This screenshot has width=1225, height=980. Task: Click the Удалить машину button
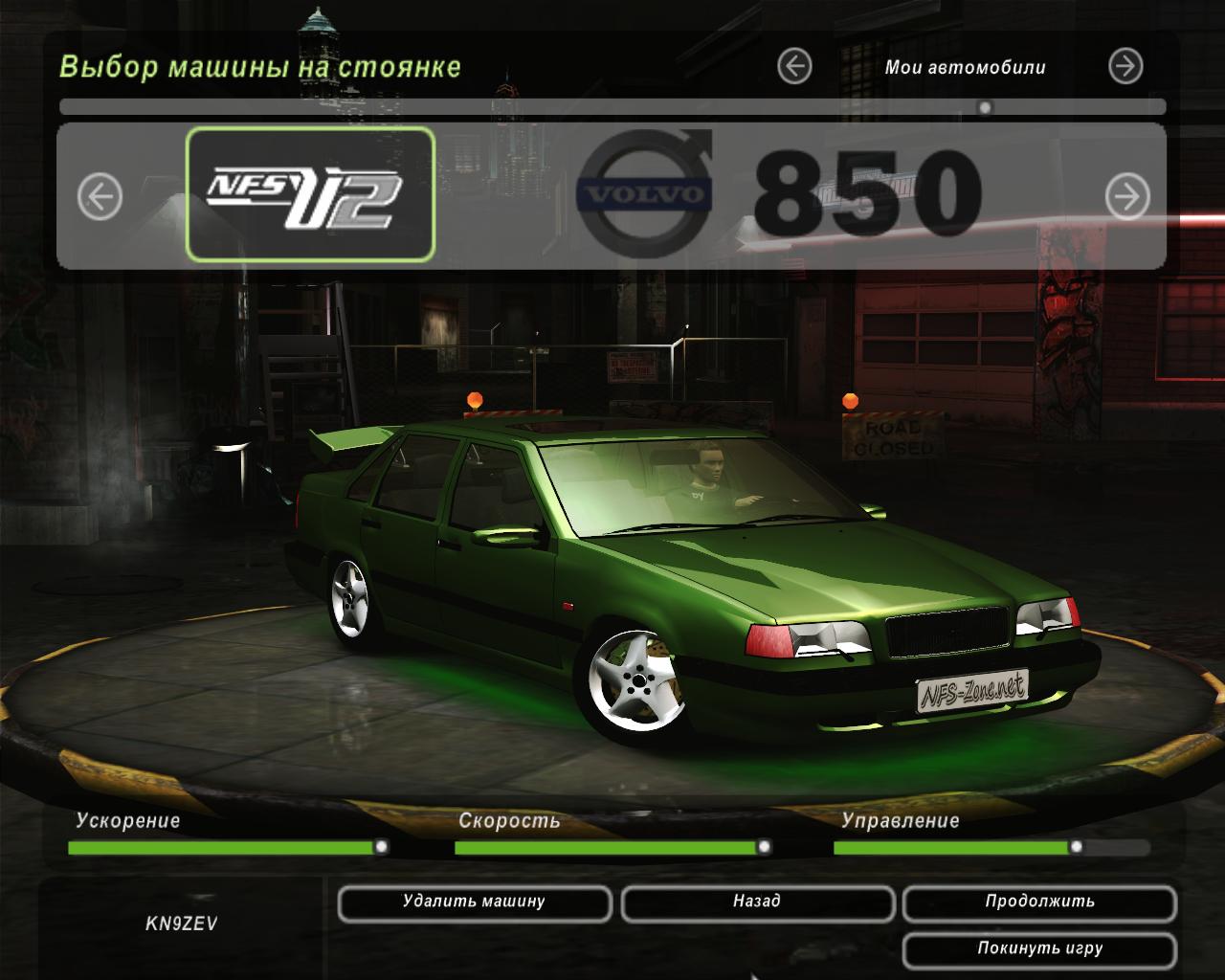click(474, 902)
